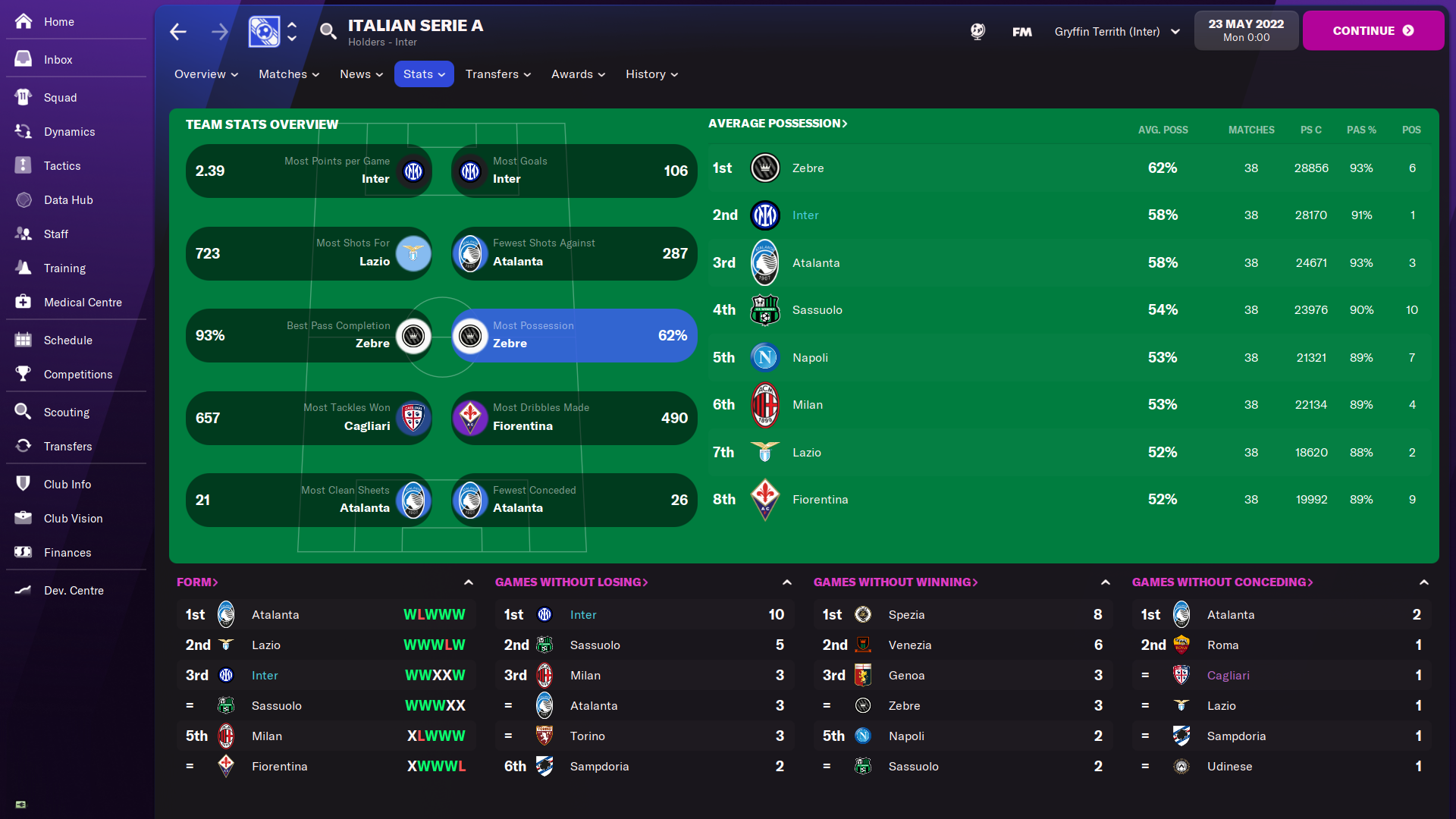1456x819 pixels.
Task: Choose the Most Shots For Lazio card
Action: [309, 253]
